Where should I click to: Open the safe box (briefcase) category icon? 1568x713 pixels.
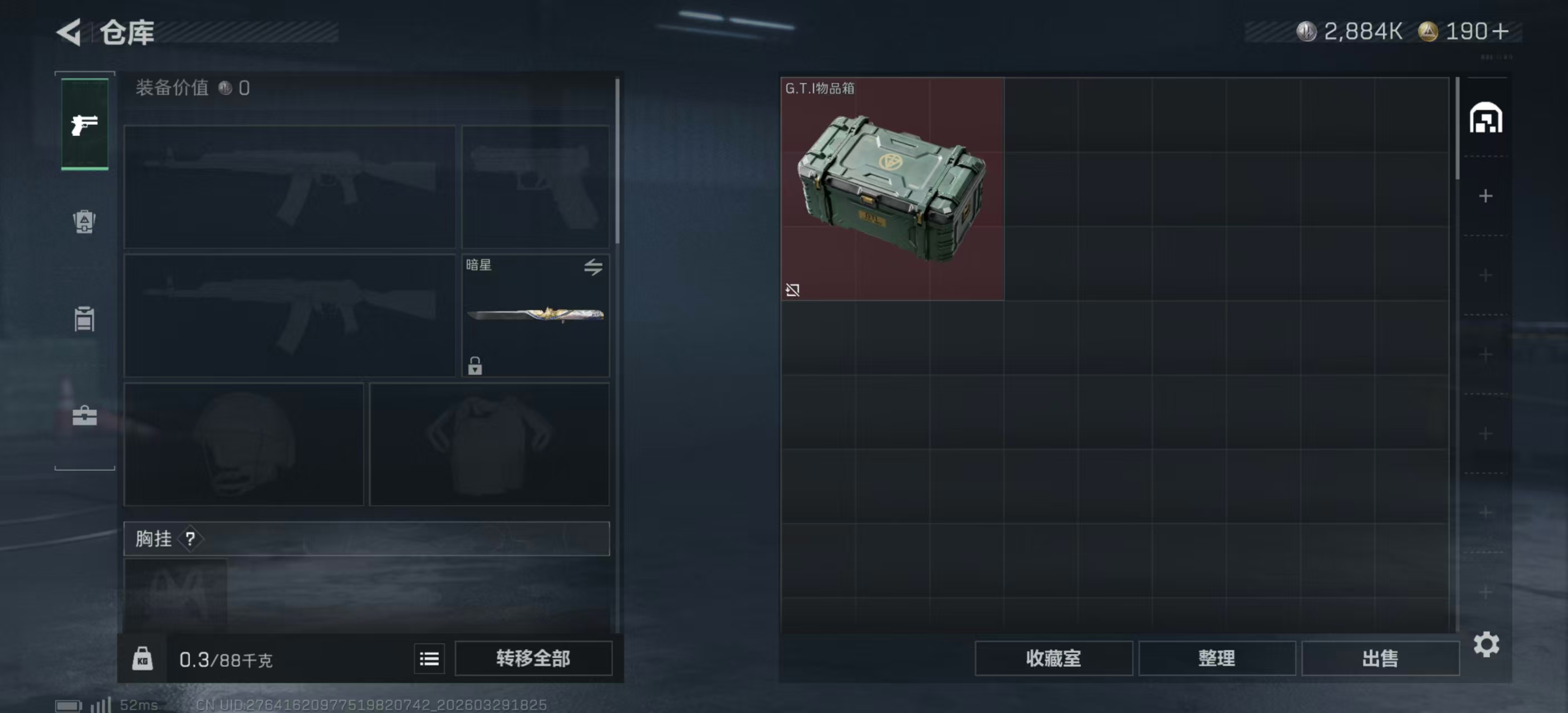click(84, 416)
